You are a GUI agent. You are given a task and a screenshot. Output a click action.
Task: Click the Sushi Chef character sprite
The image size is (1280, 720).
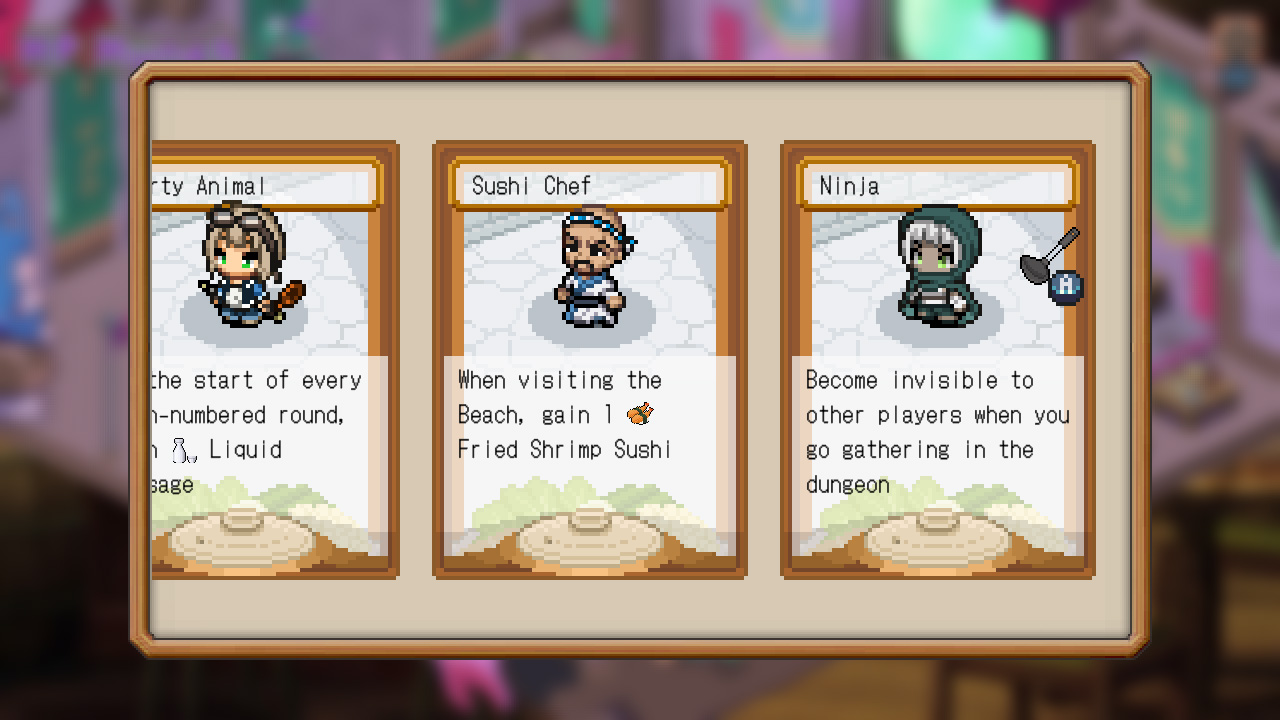pos(589,265)
